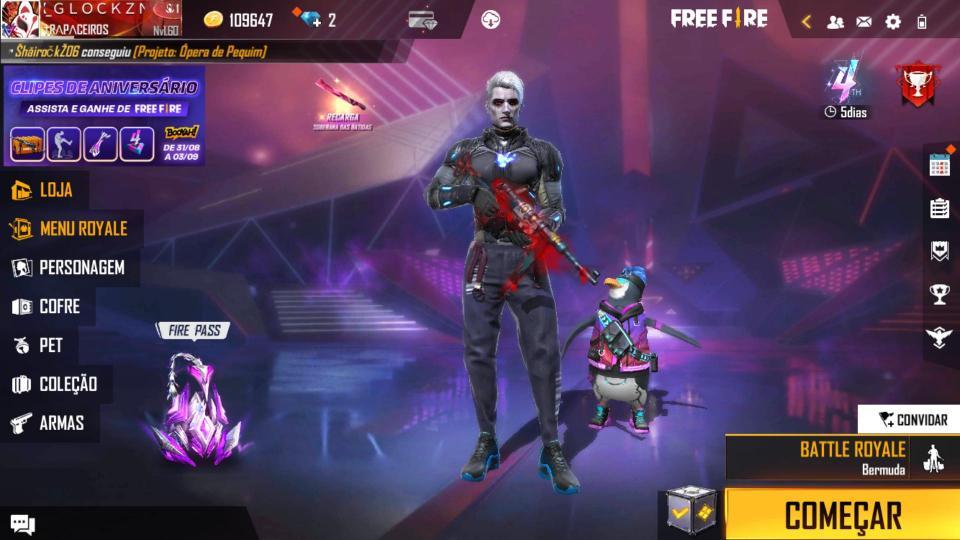The height and width of the screenshot is (540, 960).
Task: Open the Clipes de Aniversário banner
Action: coord(104,115)
